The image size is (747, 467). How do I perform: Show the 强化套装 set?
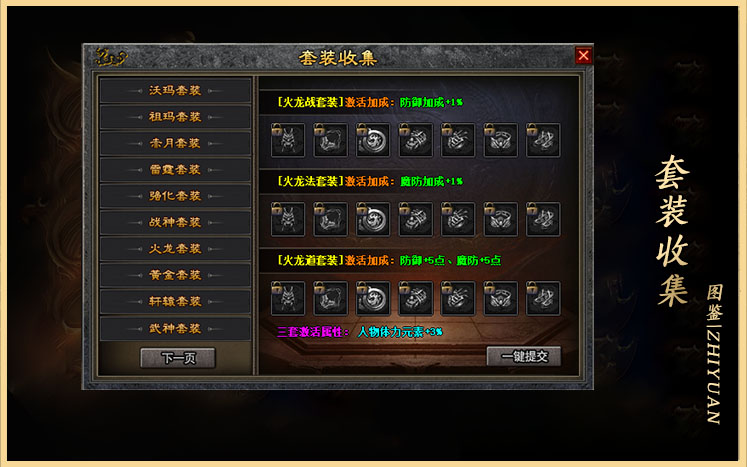pyautogui.click(x=175, y=196)
